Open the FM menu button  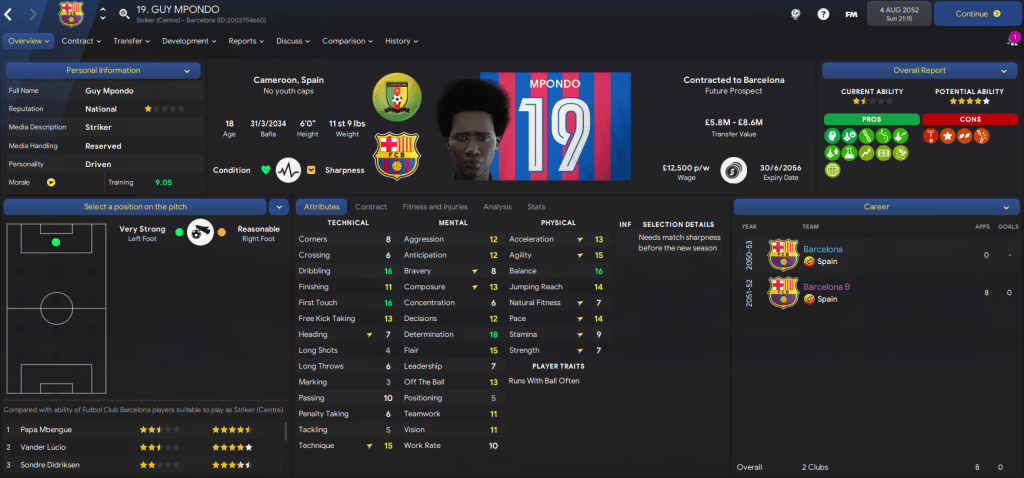coord(851,14)
